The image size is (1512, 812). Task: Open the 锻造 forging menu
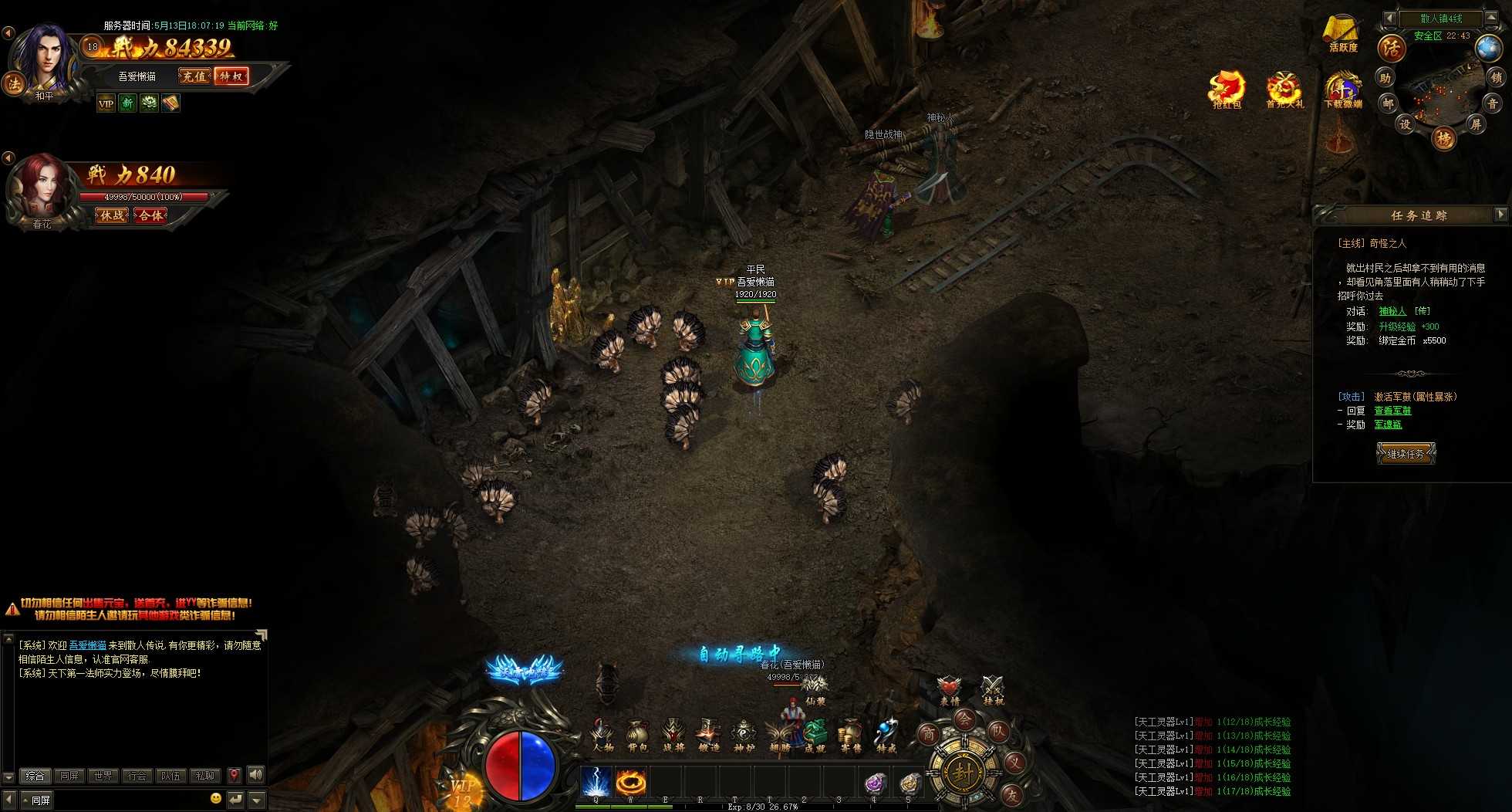708,734
